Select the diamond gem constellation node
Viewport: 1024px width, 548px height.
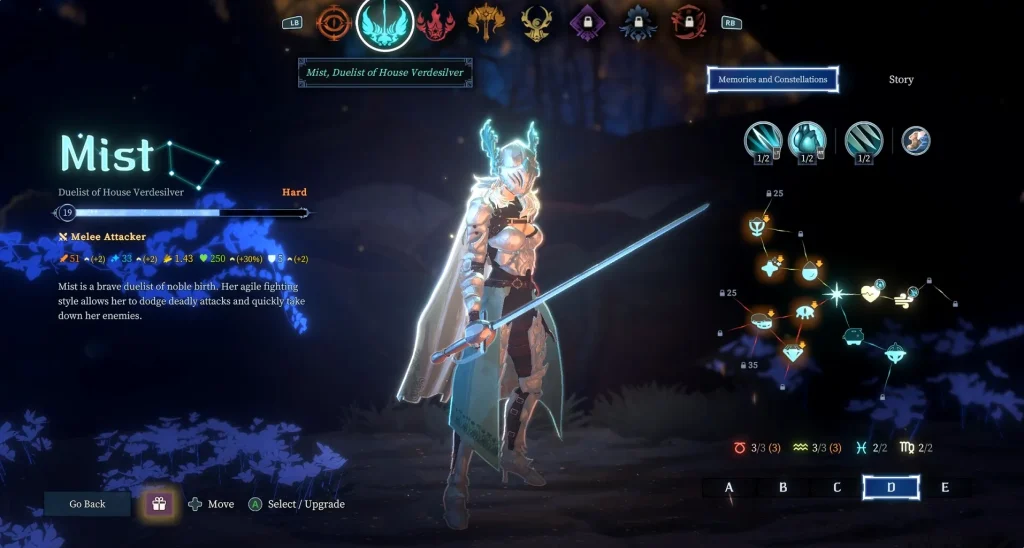click(x=794, y=352)
